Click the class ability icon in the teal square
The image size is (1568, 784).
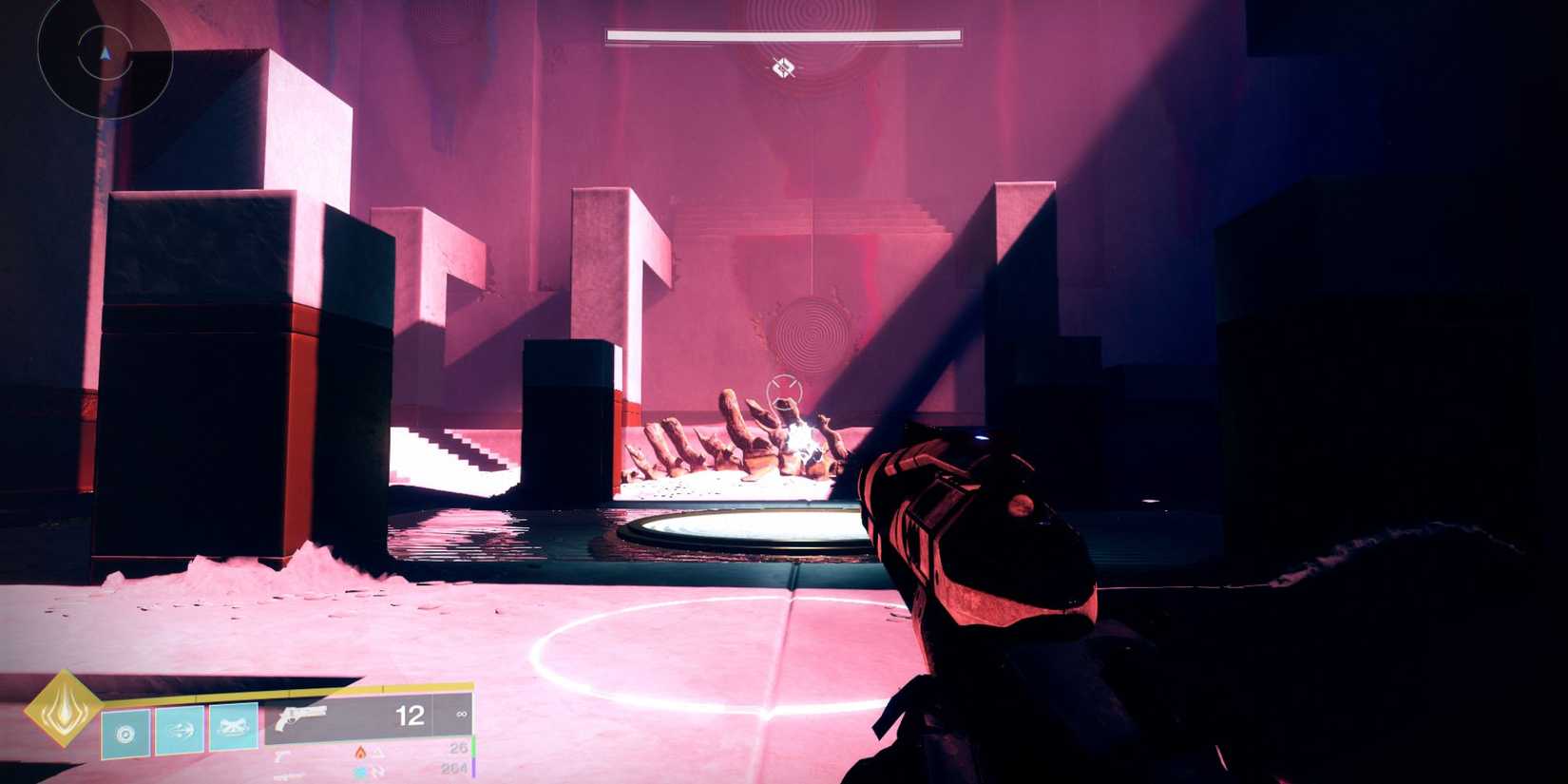tap(125, 733)
